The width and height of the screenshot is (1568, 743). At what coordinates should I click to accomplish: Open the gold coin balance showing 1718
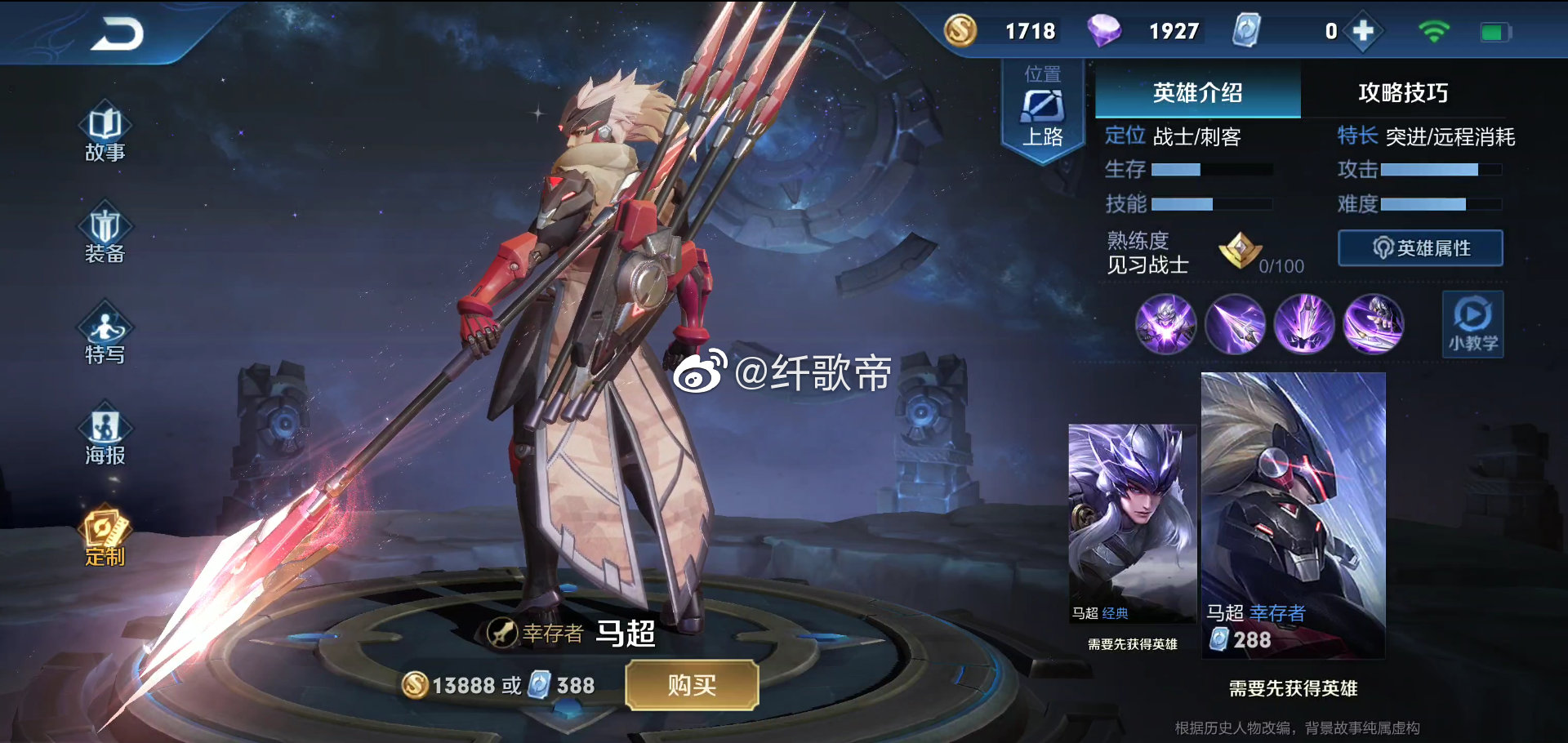(996, 31)
